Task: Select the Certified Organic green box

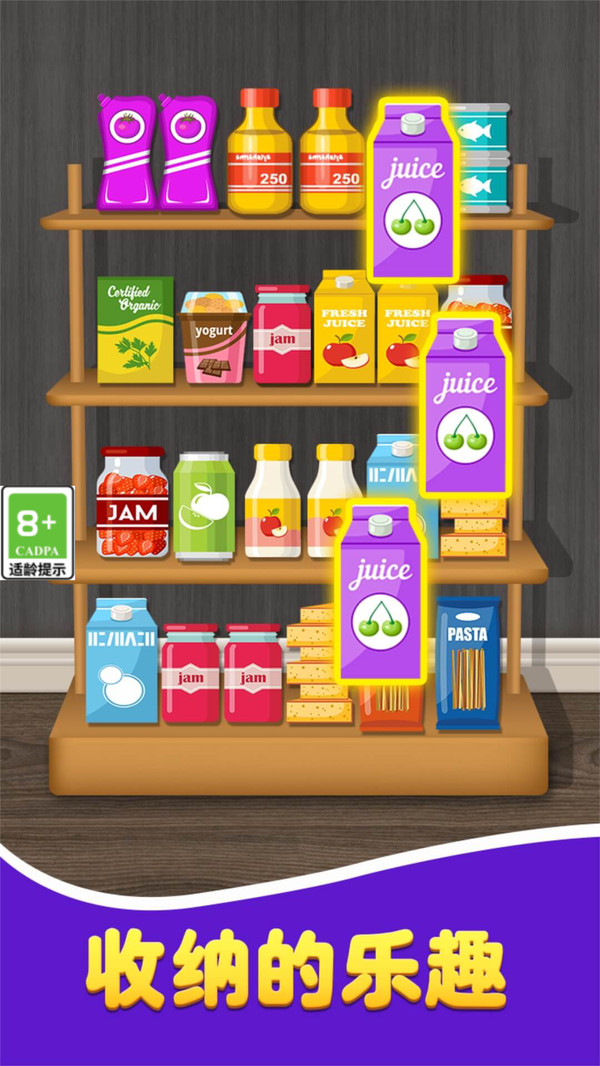Action: pos(135,329)
